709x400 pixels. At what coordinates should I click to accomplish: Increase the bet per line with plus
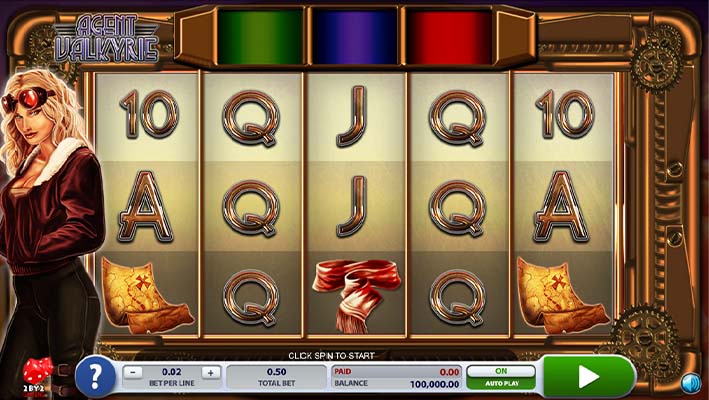pos(210,372)
